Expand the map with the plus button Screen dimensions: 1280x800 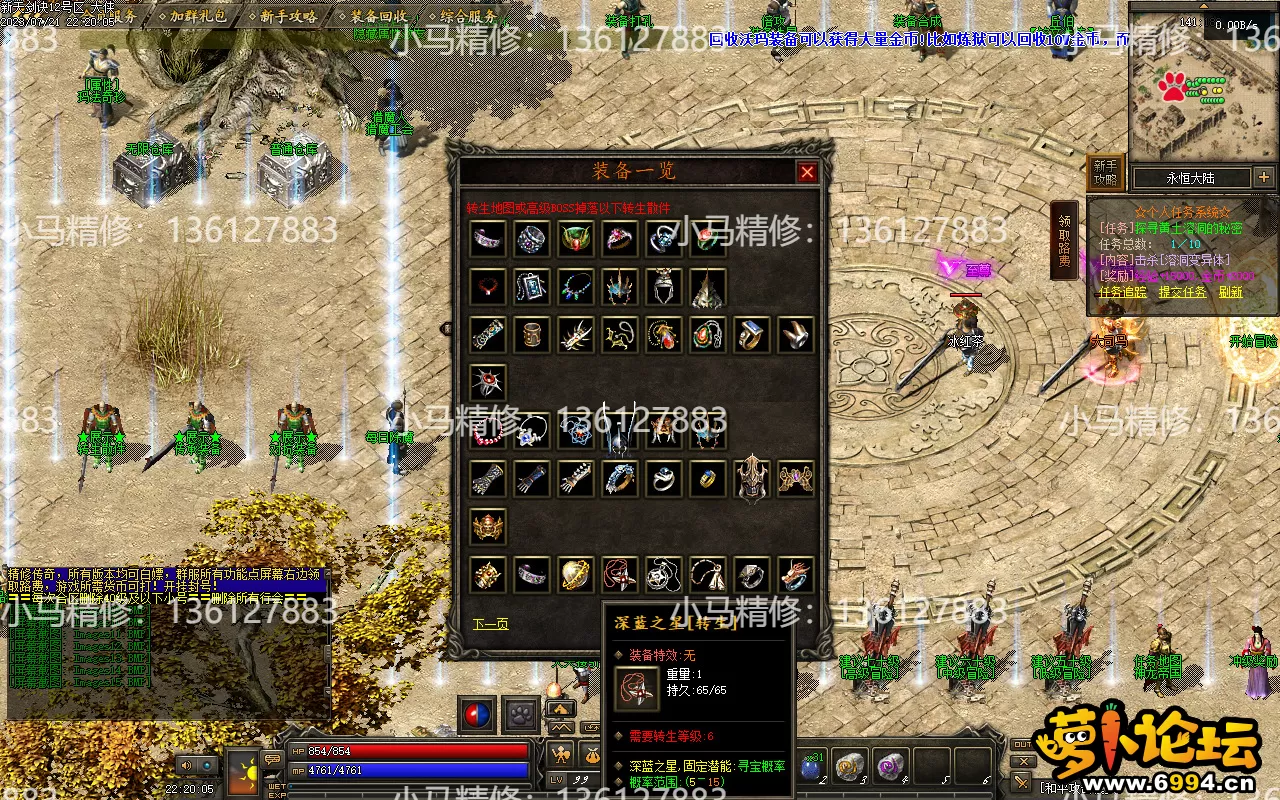(x=1263, y=178)
